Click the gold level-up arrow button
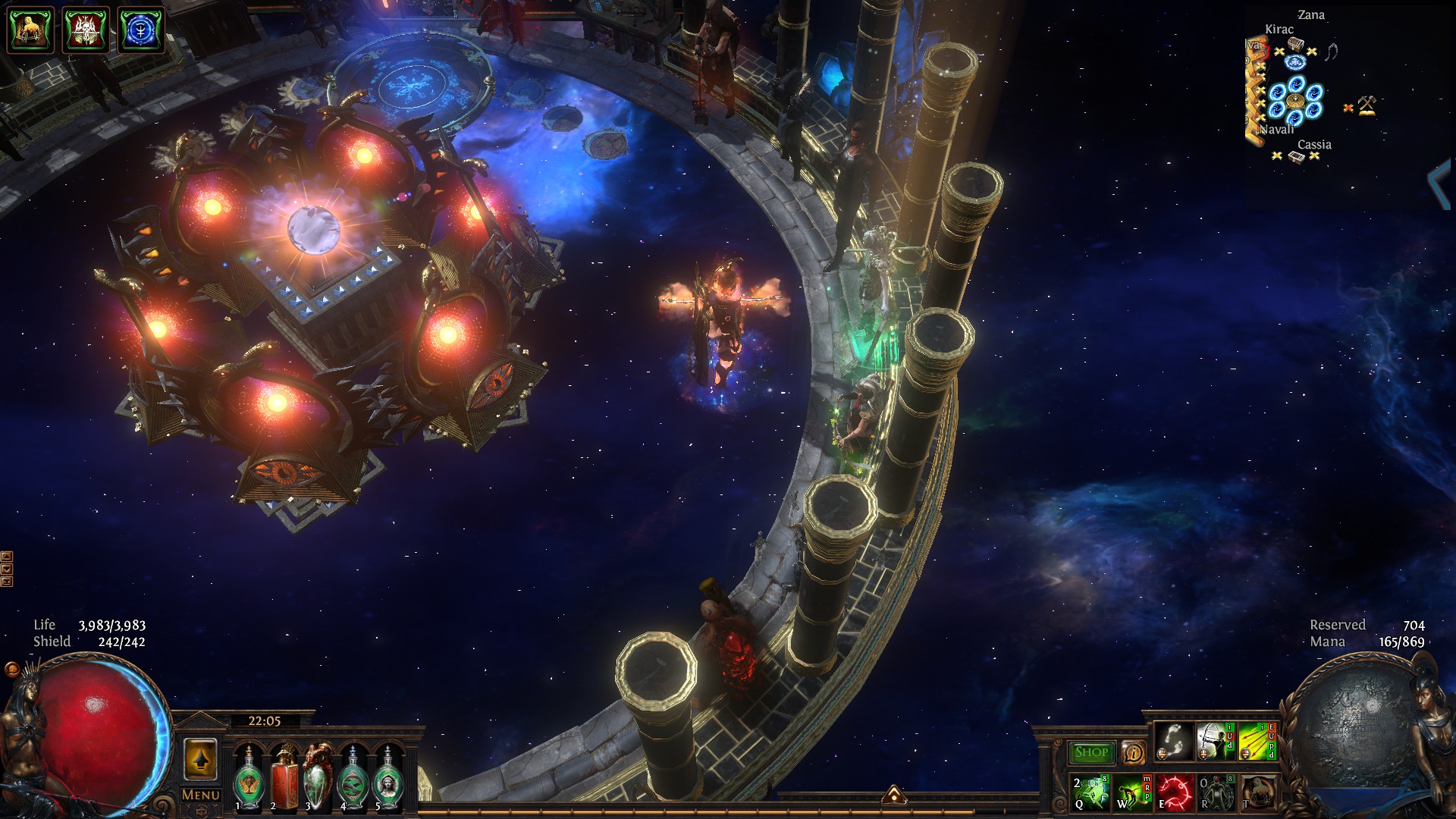This screenshot has width=1456, height=819. [200, 759]
